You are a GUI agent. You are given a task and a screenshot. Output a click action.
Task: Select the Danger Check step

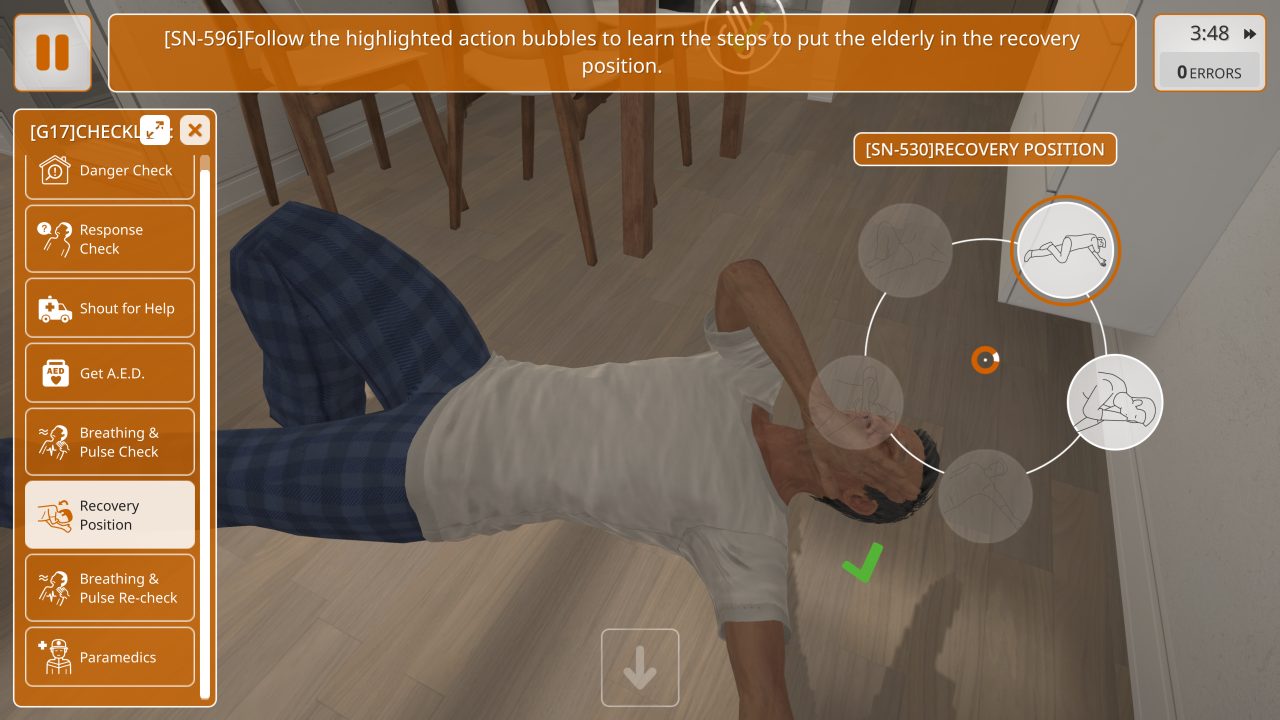tap(110, 171)
